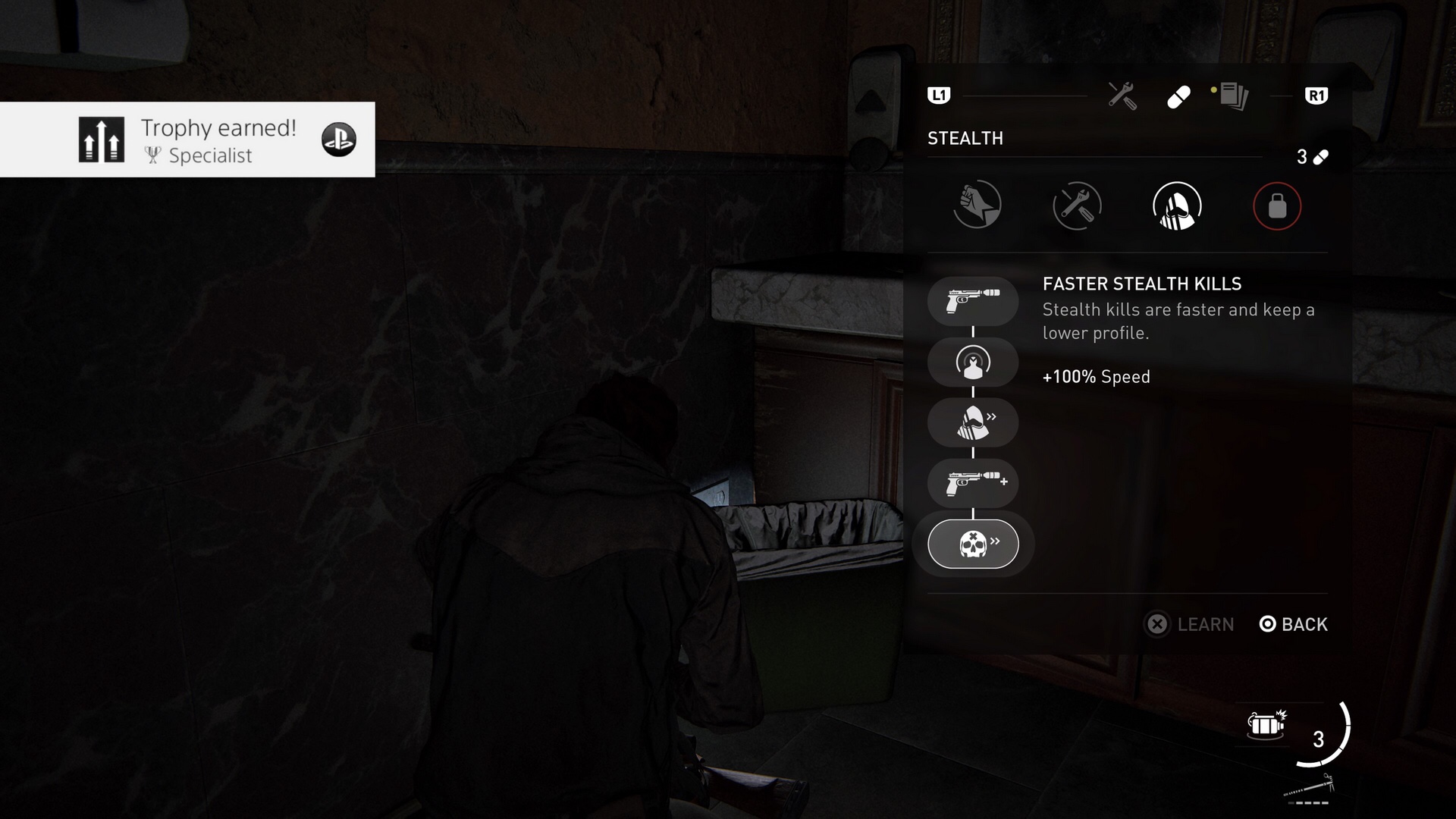The width and height of the screenshot is (1456, 819).
Task: Switch to the supplement pill skills tab
Action: pos(1178,96)
